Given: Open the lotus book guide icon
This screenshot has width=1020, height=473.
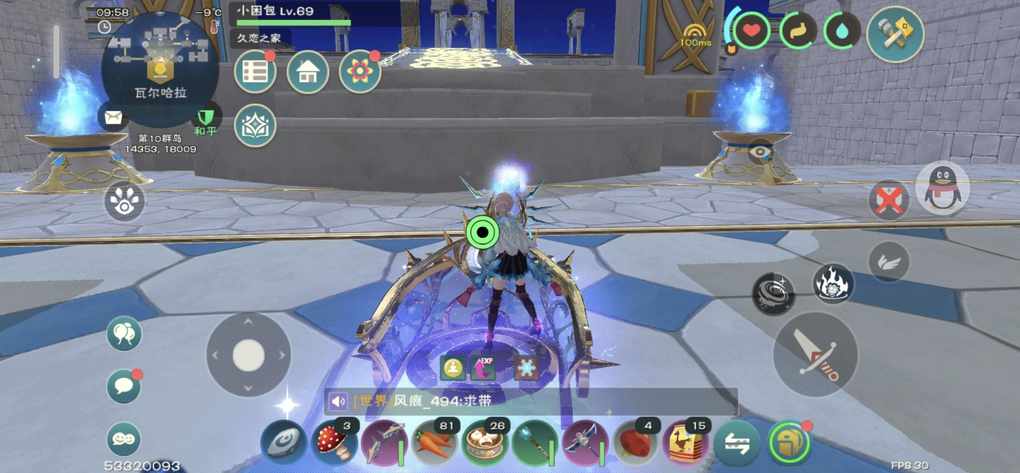Looking at the screenshot, I should pyautogui.click(x=255, y=125).
